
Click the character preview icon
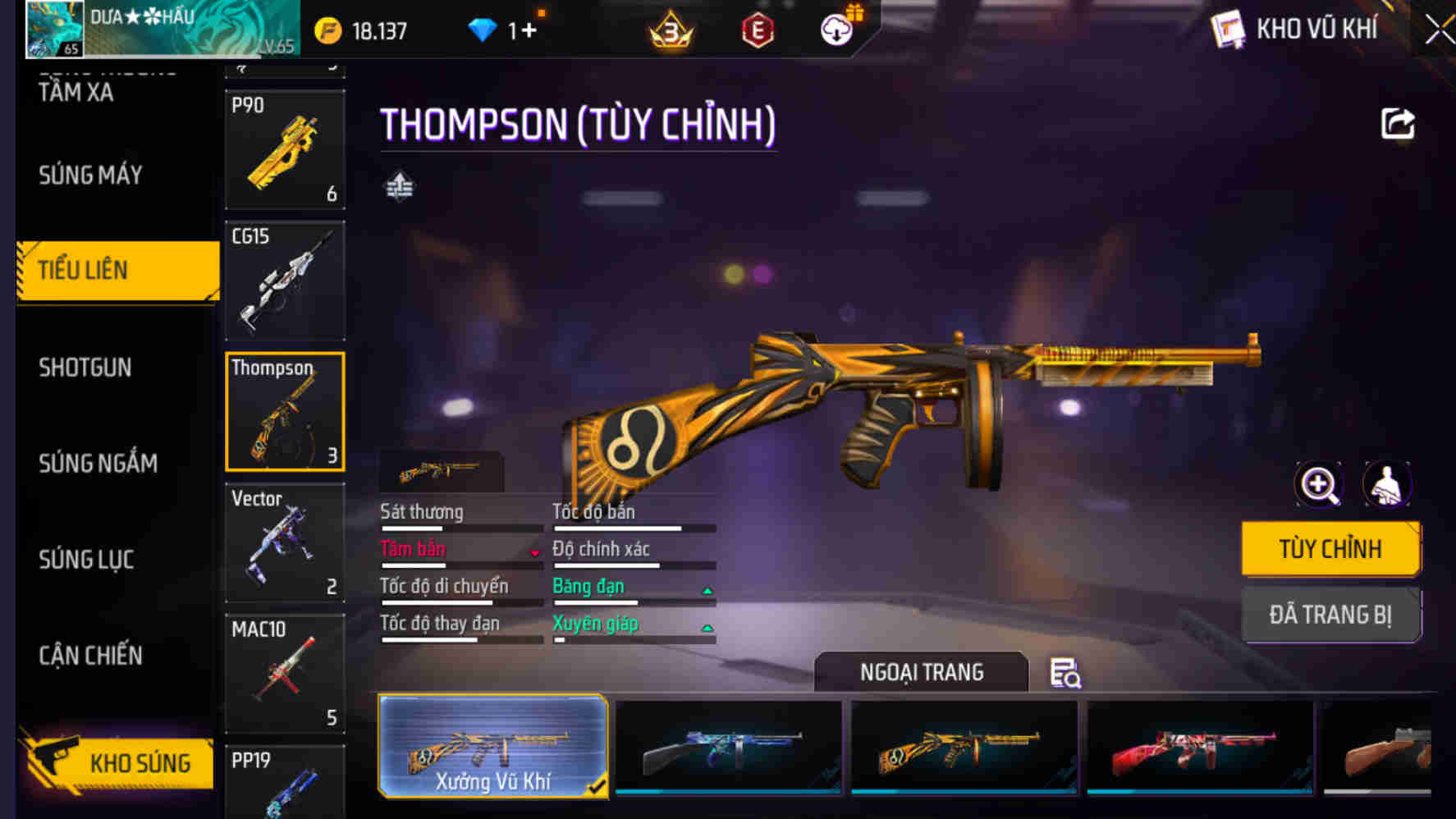tap(1385, 484)
